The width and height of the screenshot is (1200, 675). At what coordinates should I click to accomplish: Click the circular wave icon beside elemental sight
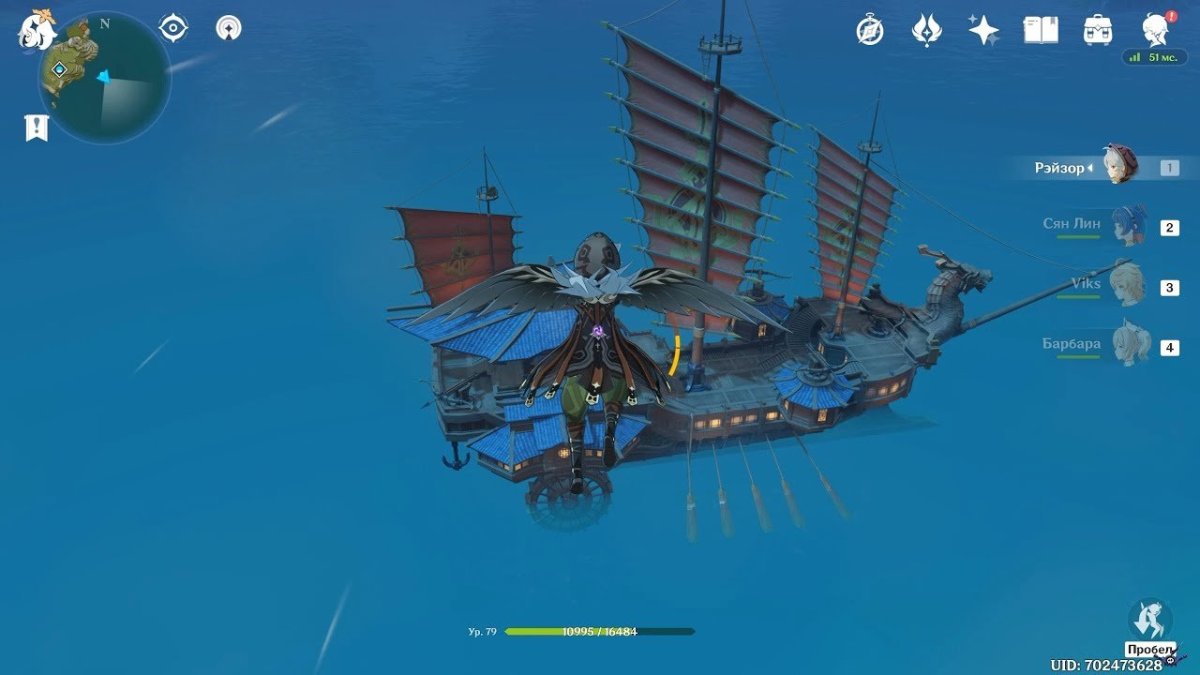click(x=229, y=28)
